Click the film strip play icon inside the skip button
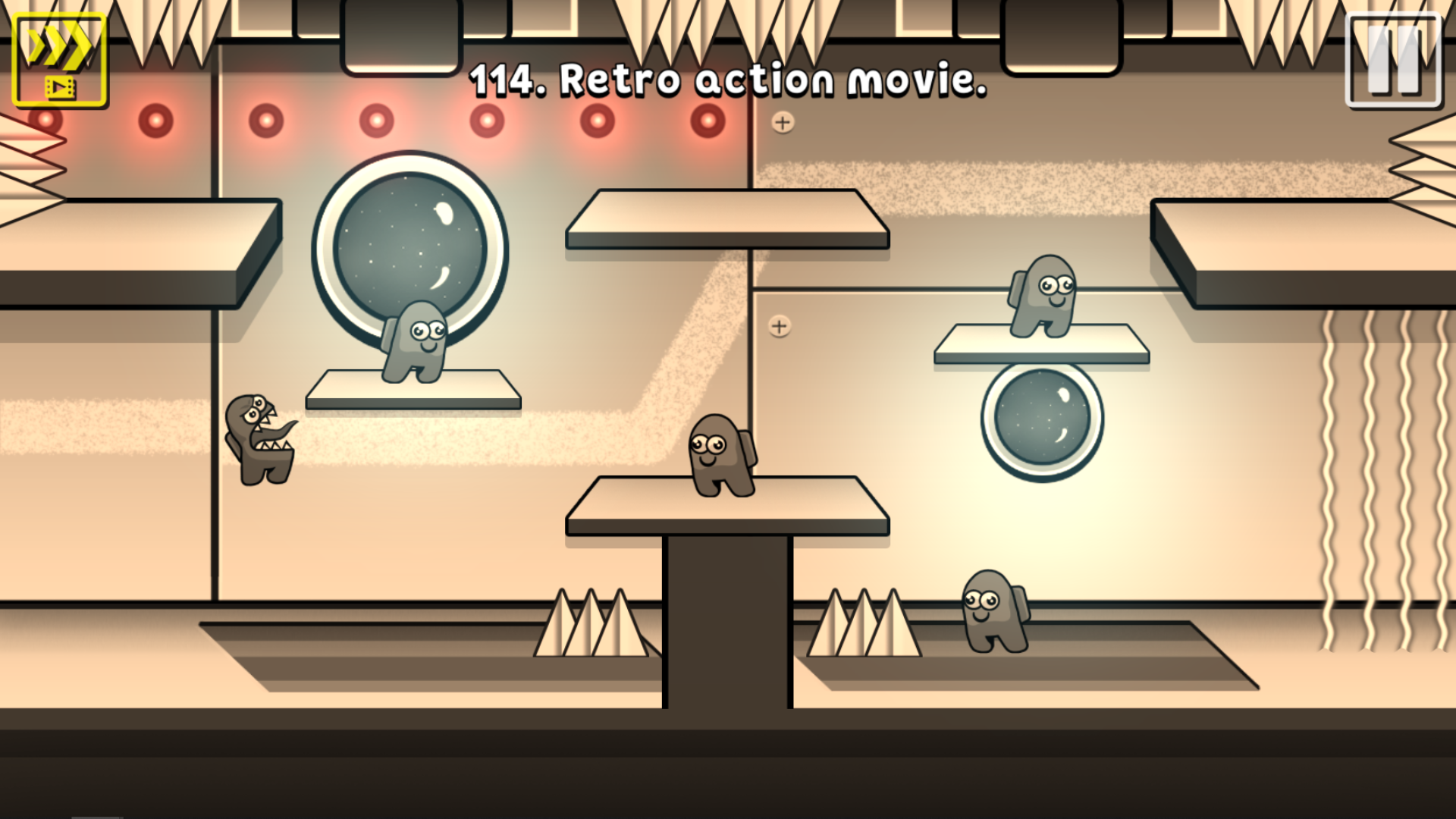This screenshot has height=819, width=1456. 62,87
